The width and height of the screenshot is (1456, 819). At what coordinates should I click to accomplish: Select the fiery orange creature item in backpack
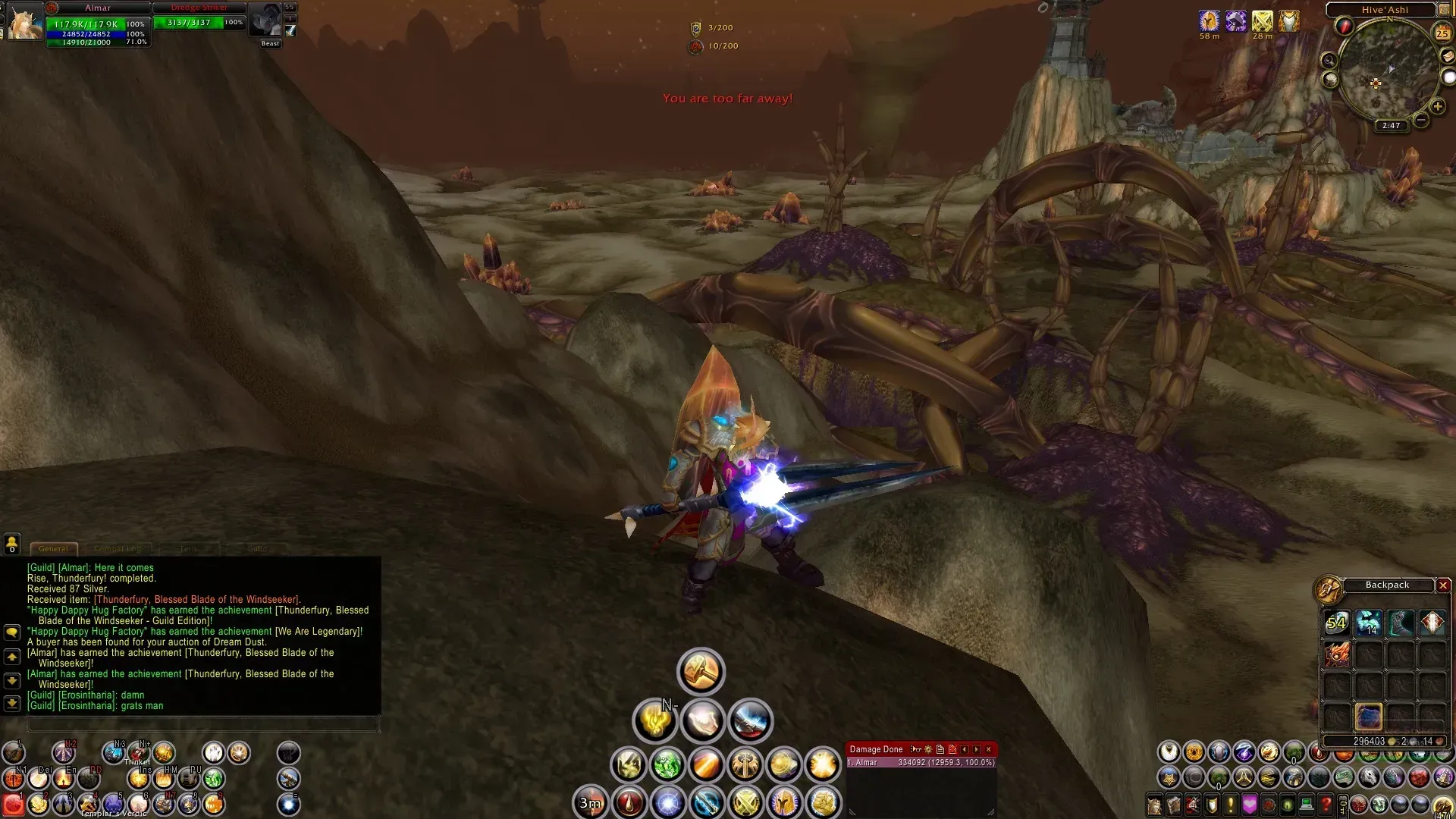(x=1336, y=654)
